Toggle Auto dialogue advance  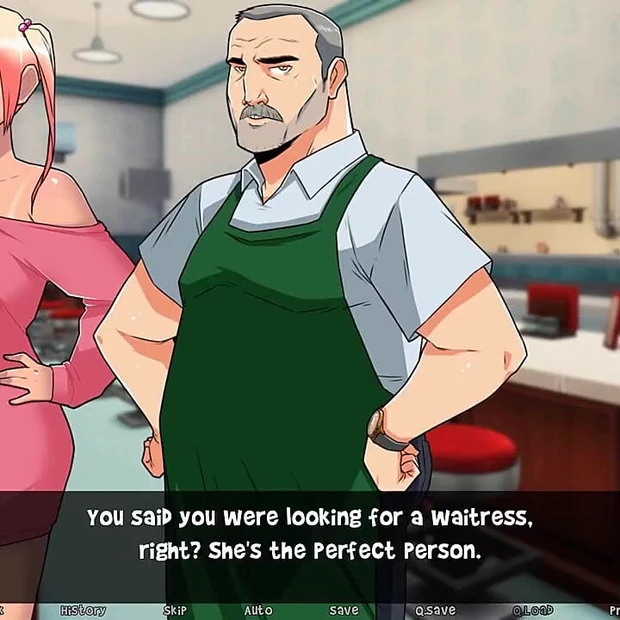point(258,610)
